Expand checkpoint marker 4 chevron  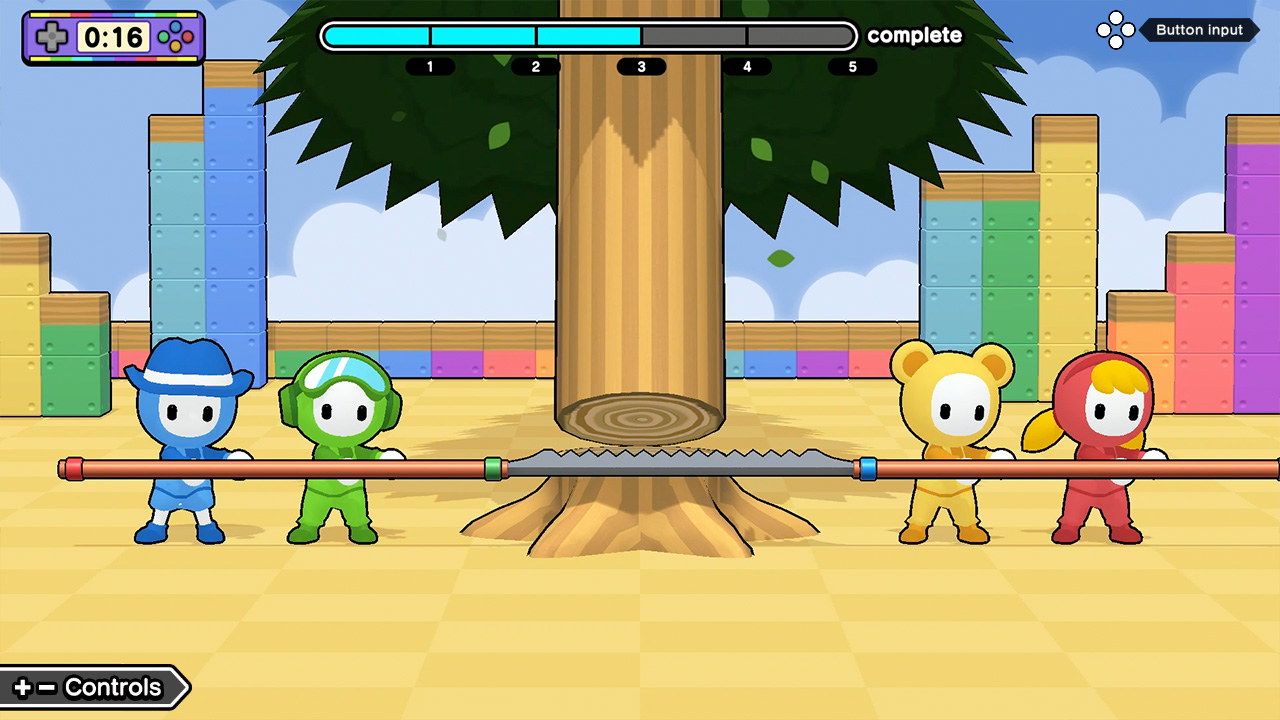pyautogui.click(x=747, y=66)
